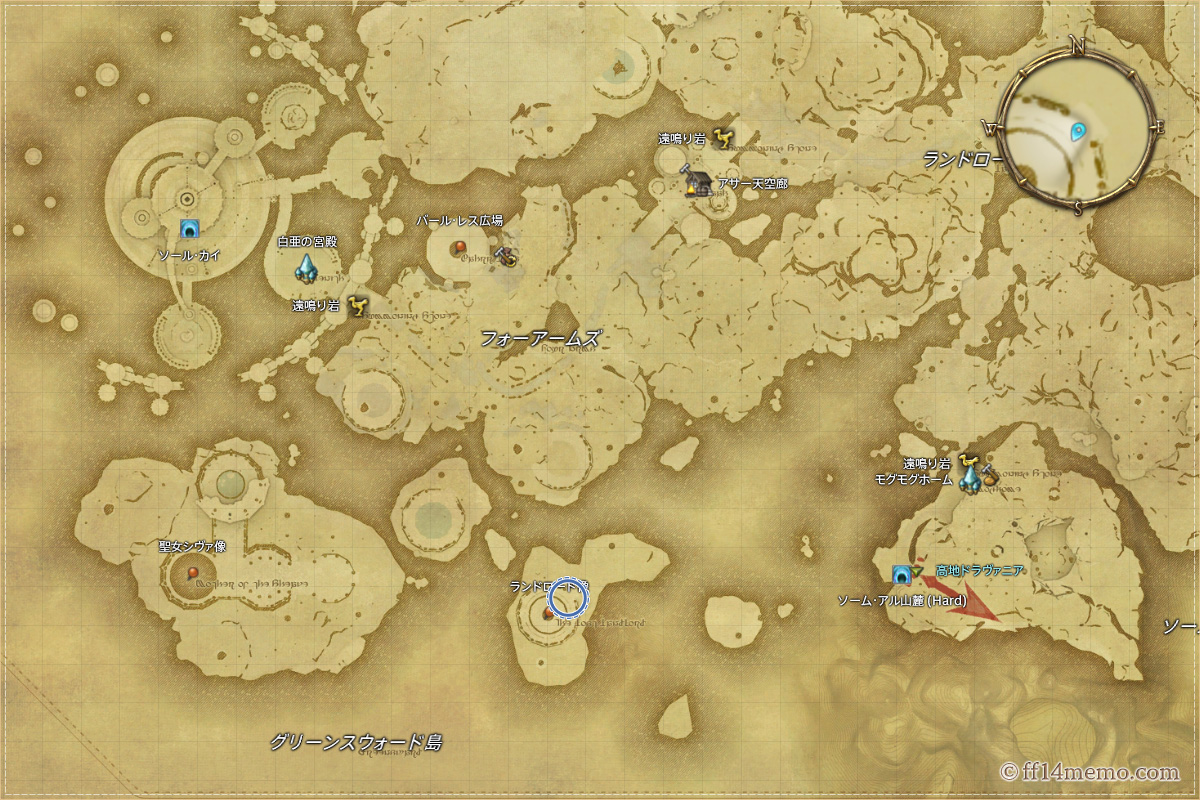
Task: Click the chocobo icon above モグモグホーム aetheryte
Action: point(967,461)
